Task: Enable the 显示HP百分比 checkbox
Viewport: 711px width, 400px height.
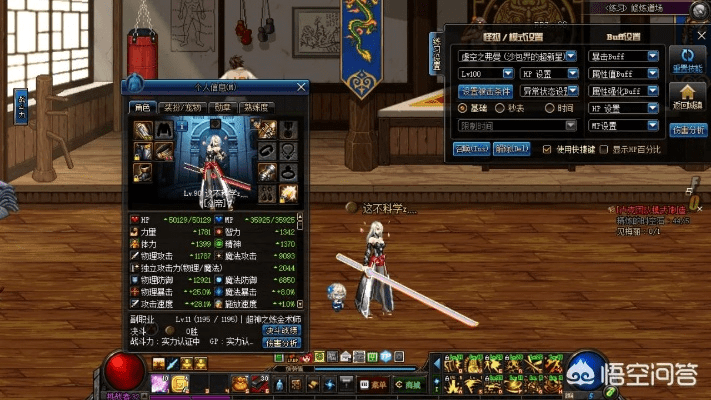Action: pyautogui.click(x=604, y=149)
